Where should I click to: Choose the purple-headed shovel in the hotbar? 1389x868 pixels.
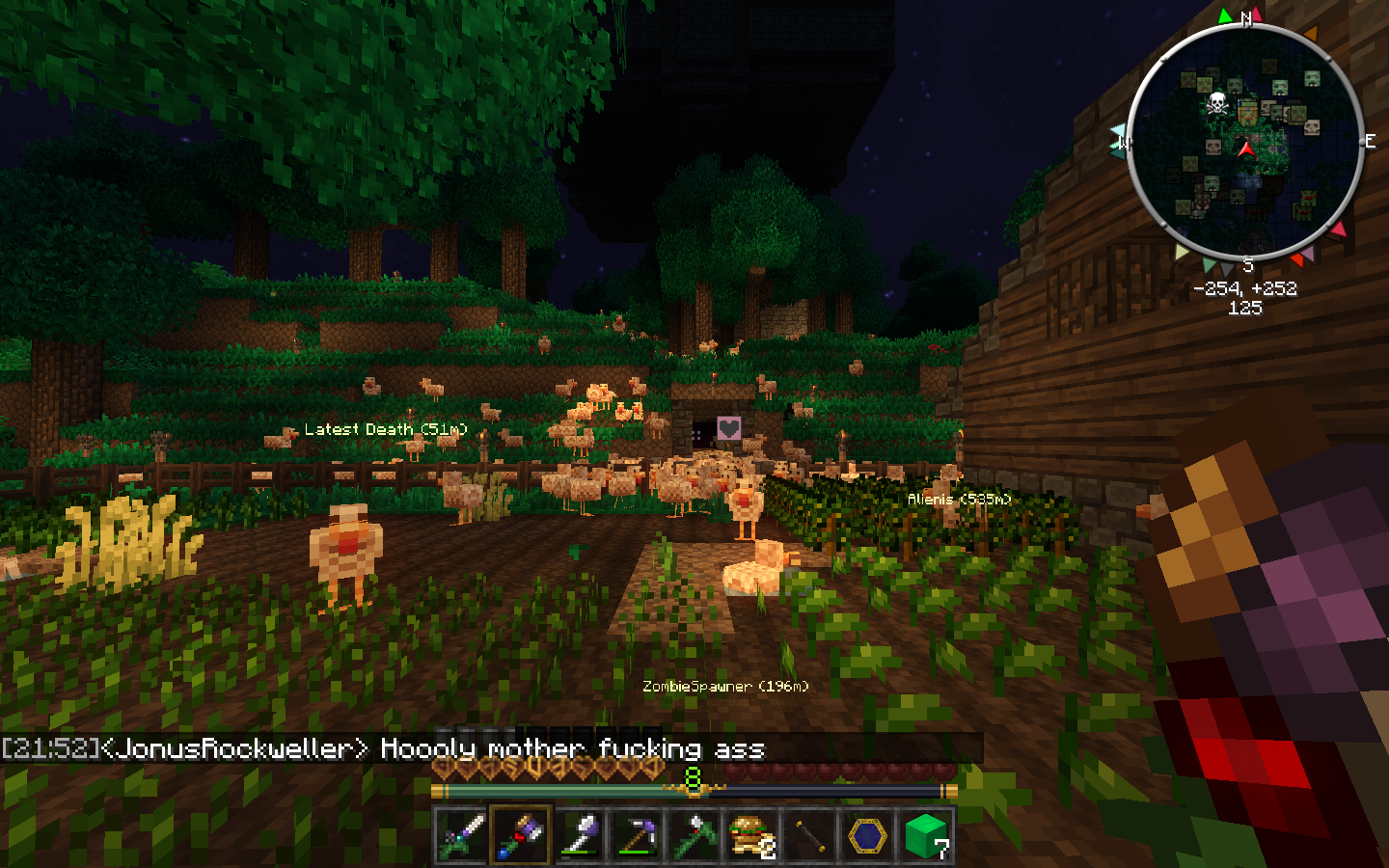[x=579, y=834]
